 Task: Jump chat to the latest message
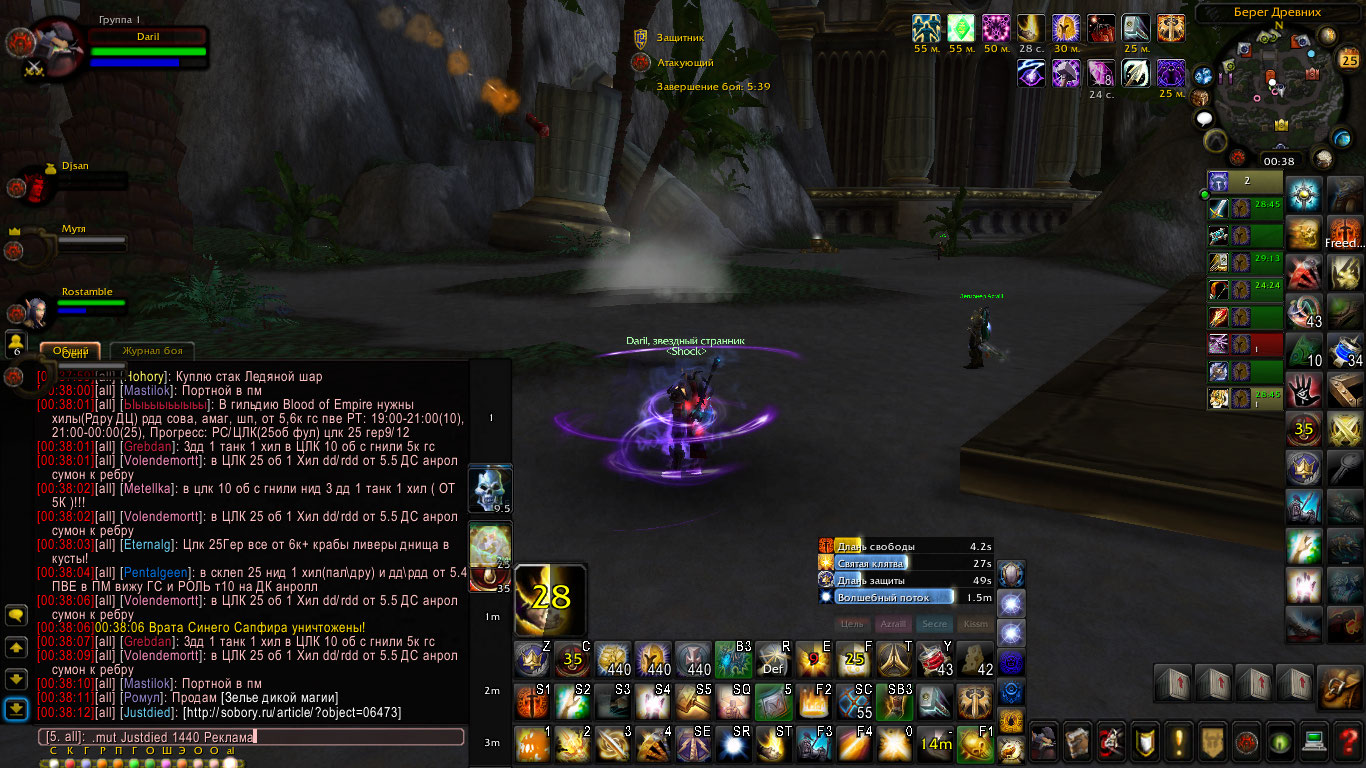[16, 710]
